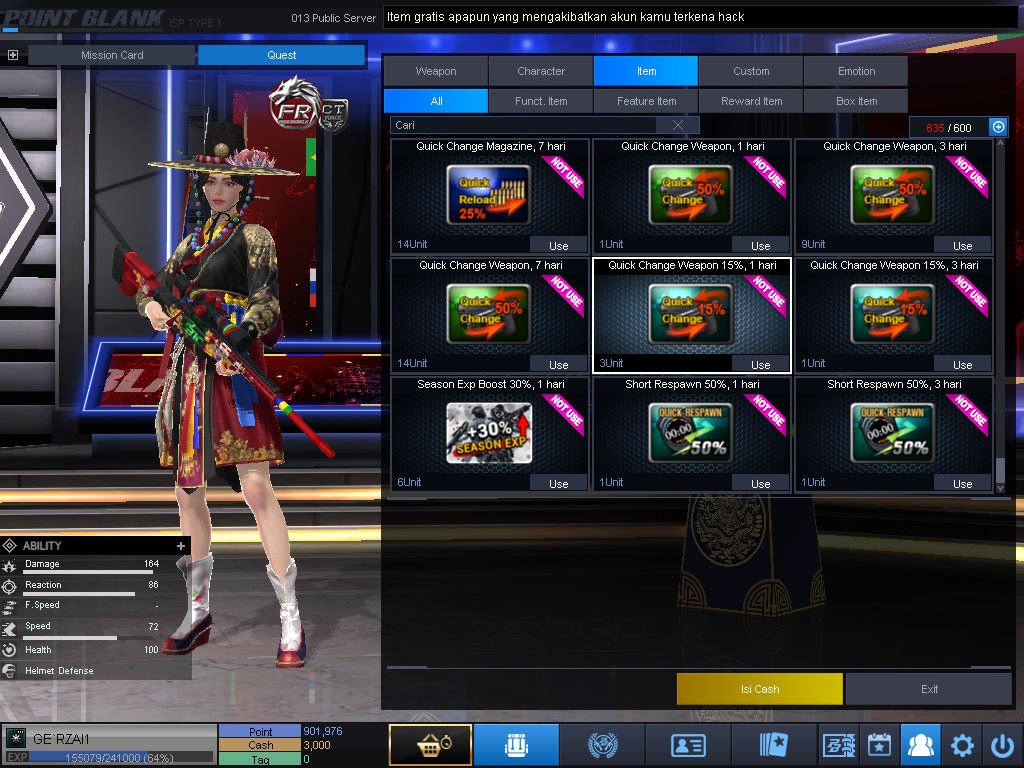Viewport: 1024px width, 768px height.
Task: Expand inventory capacity with plus button
Action: coord(997,127)
